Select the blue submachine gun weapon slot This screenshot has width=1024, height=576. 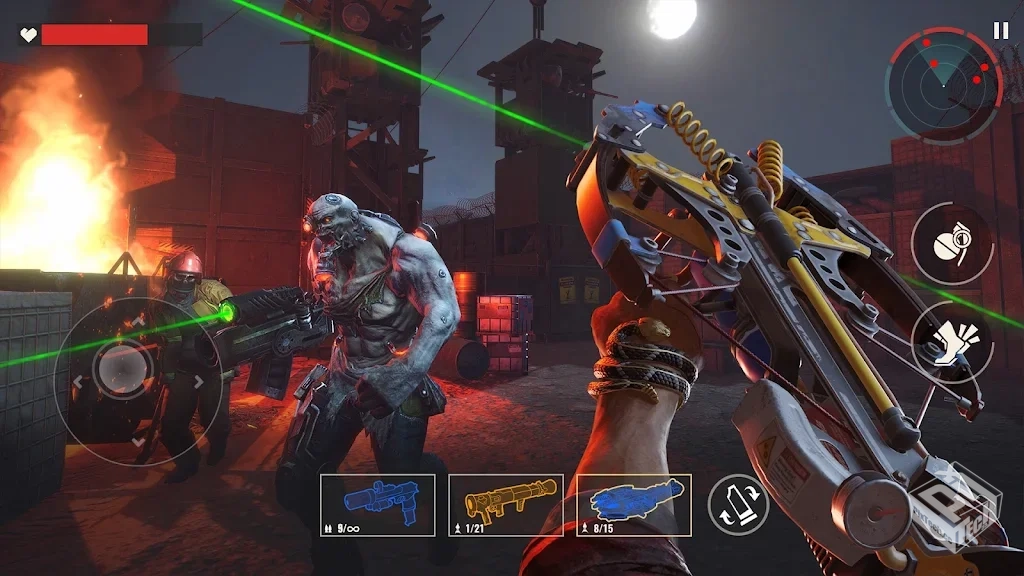point(377,505)
